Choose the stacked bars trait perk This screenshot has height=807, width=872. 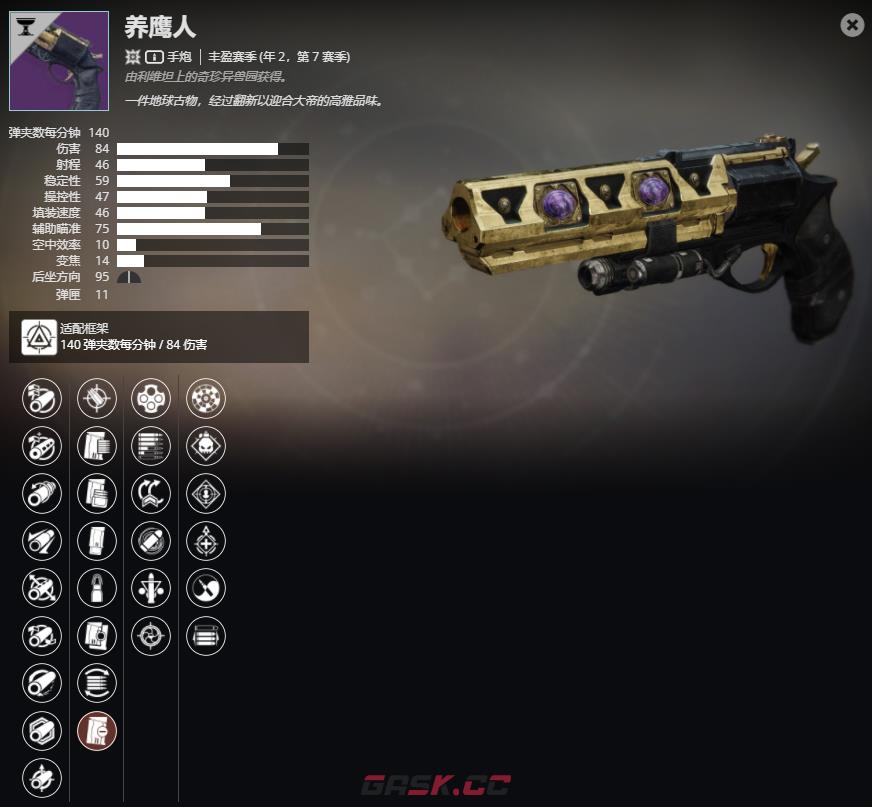pyautogui.click(x=206, y=635)
